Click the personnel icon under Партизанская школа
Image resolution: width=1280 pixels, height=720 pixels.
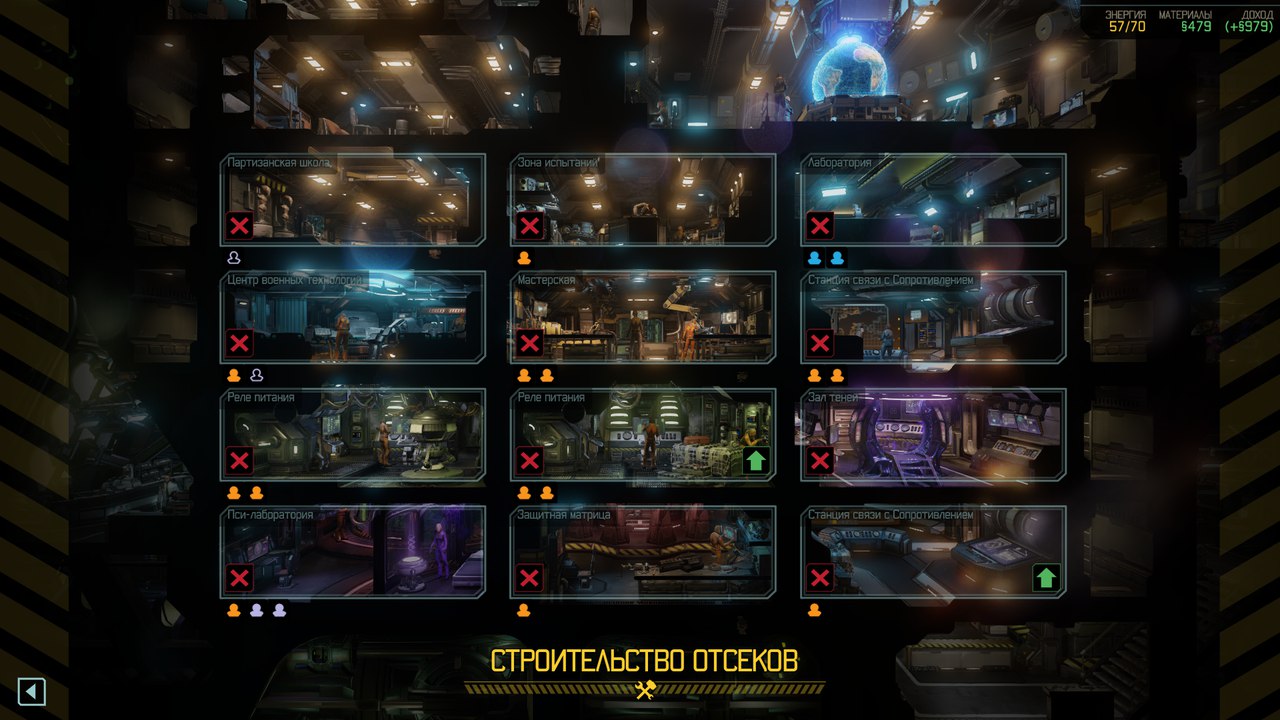click(x=234, y=256)
